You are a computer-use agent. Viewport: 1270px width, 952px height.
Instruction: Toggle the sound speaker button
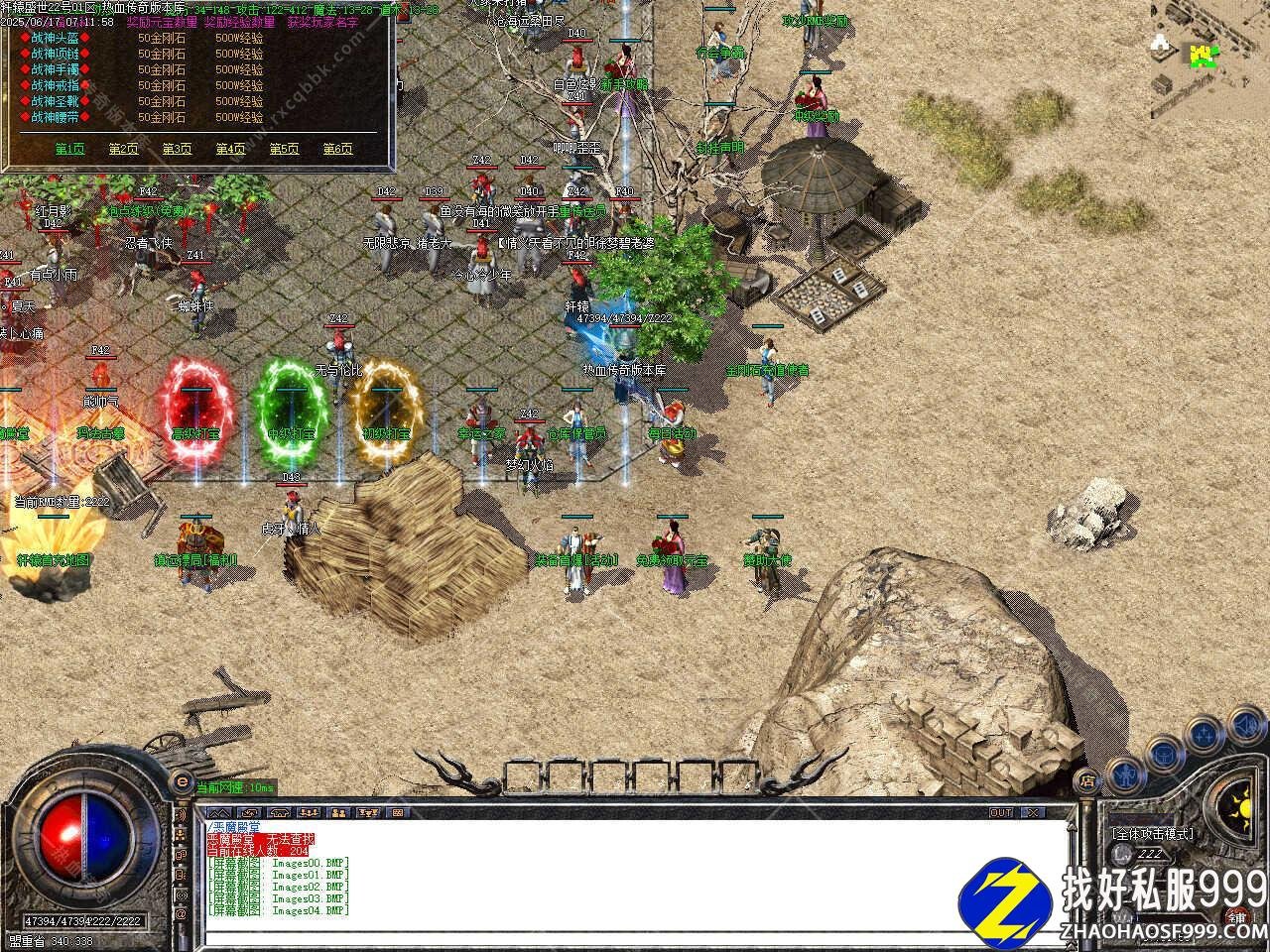[x=1245, y=727]
